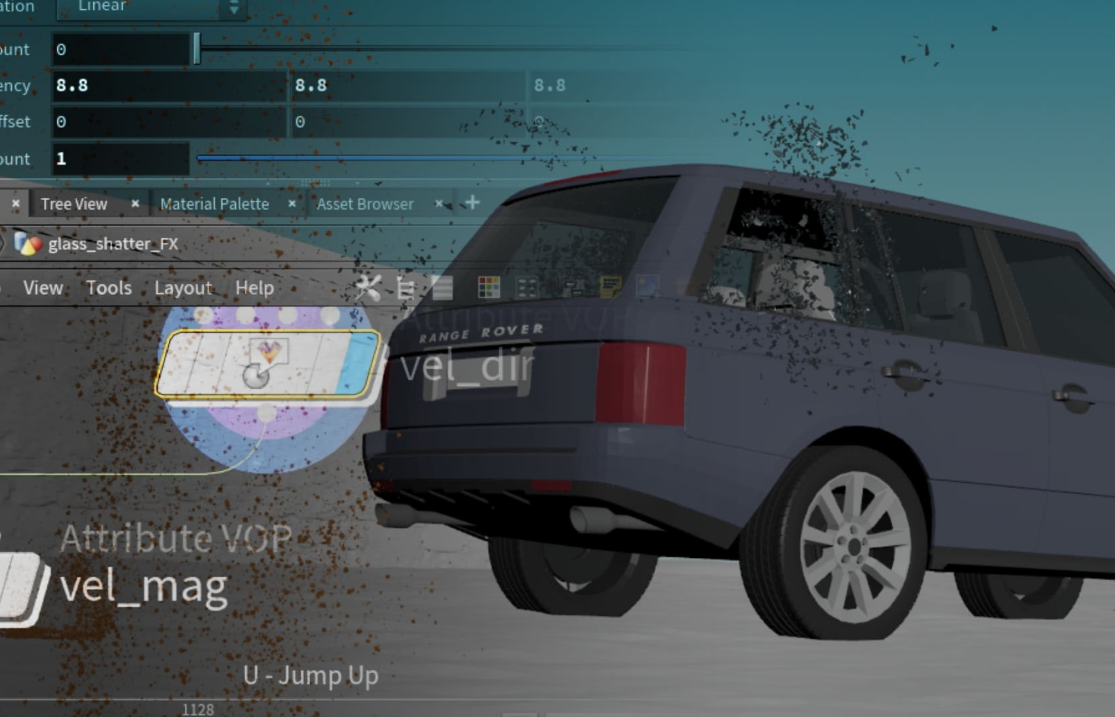Close the Asset Browser tab
Image resolution: width=1115 pixels, height=717 pixels.
coord(438,204)
